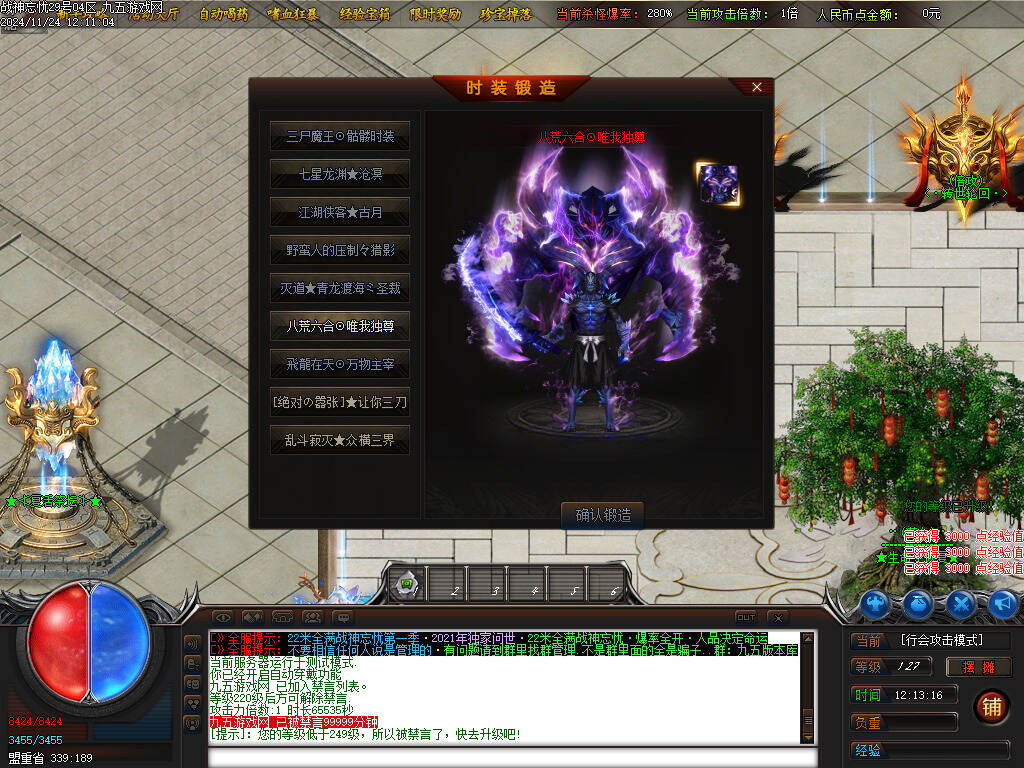The height and width of the screenshot is (768, 1024).
Task: Open the 摆摊 stall button
Action: [x=978, y=667]
